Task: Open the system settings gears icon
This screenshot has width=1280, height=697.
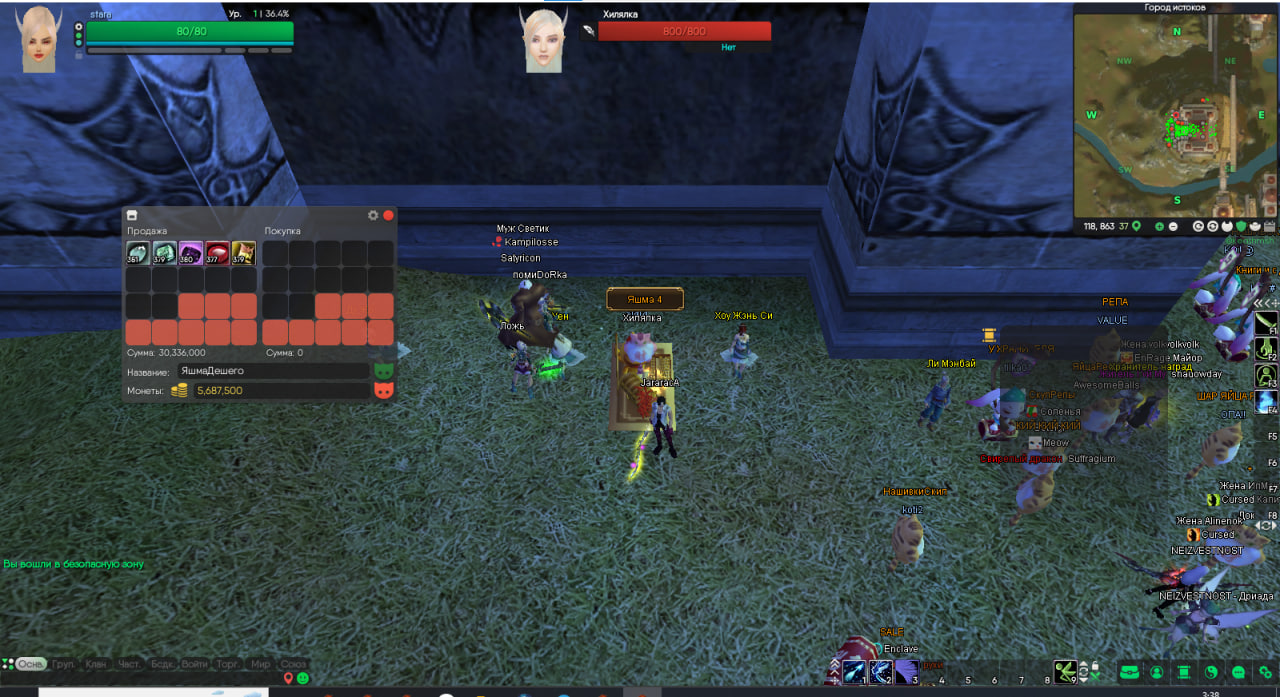Action: 1266,672
